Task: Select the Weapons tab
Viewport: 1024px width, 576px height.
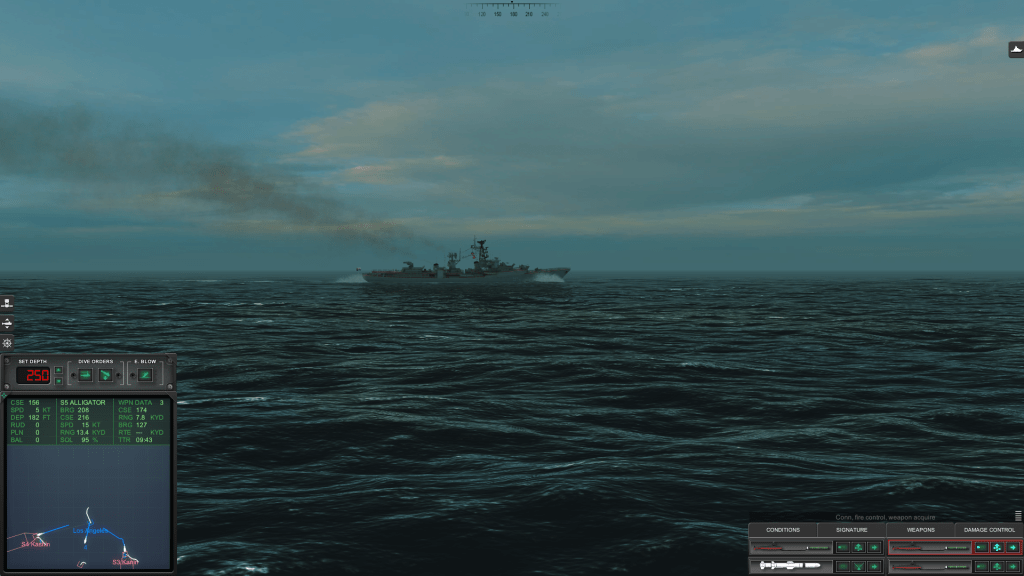Action: (920, 530)
